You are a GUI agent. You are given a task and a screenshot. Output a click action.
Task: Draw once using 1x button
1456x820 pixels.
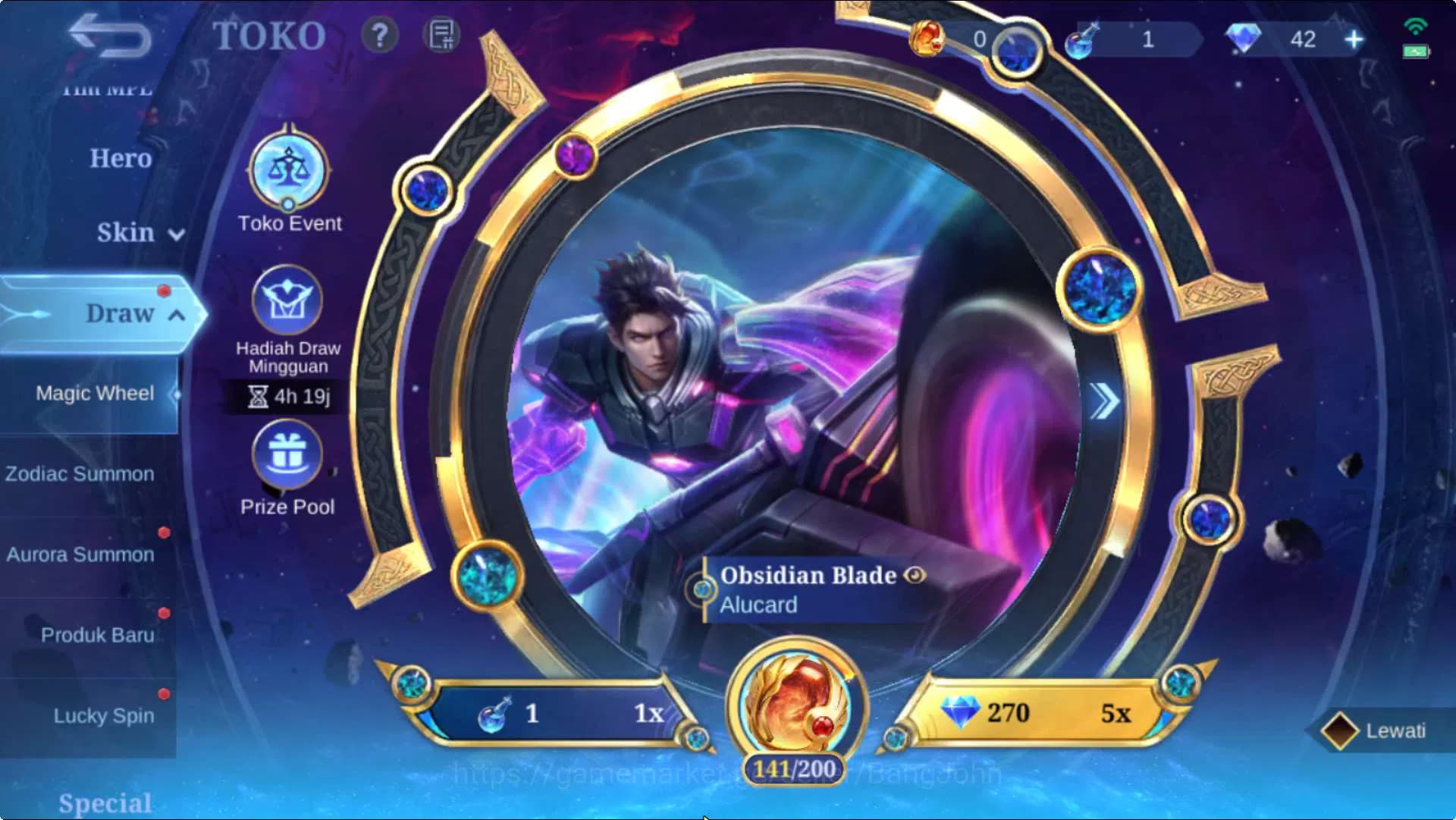[x=561, y=714]
